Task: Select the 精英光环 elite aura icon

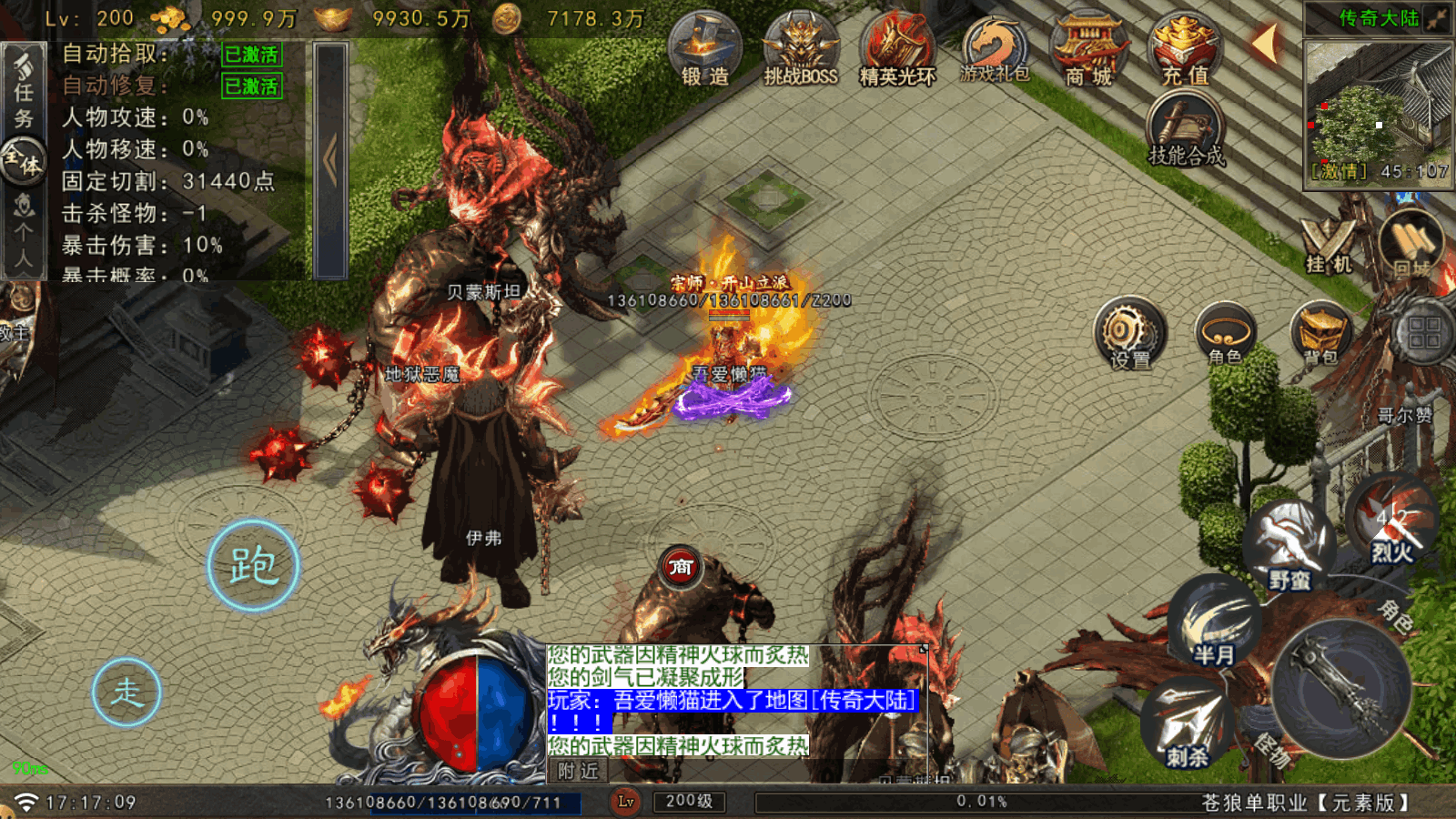Action: click(897, 49)
